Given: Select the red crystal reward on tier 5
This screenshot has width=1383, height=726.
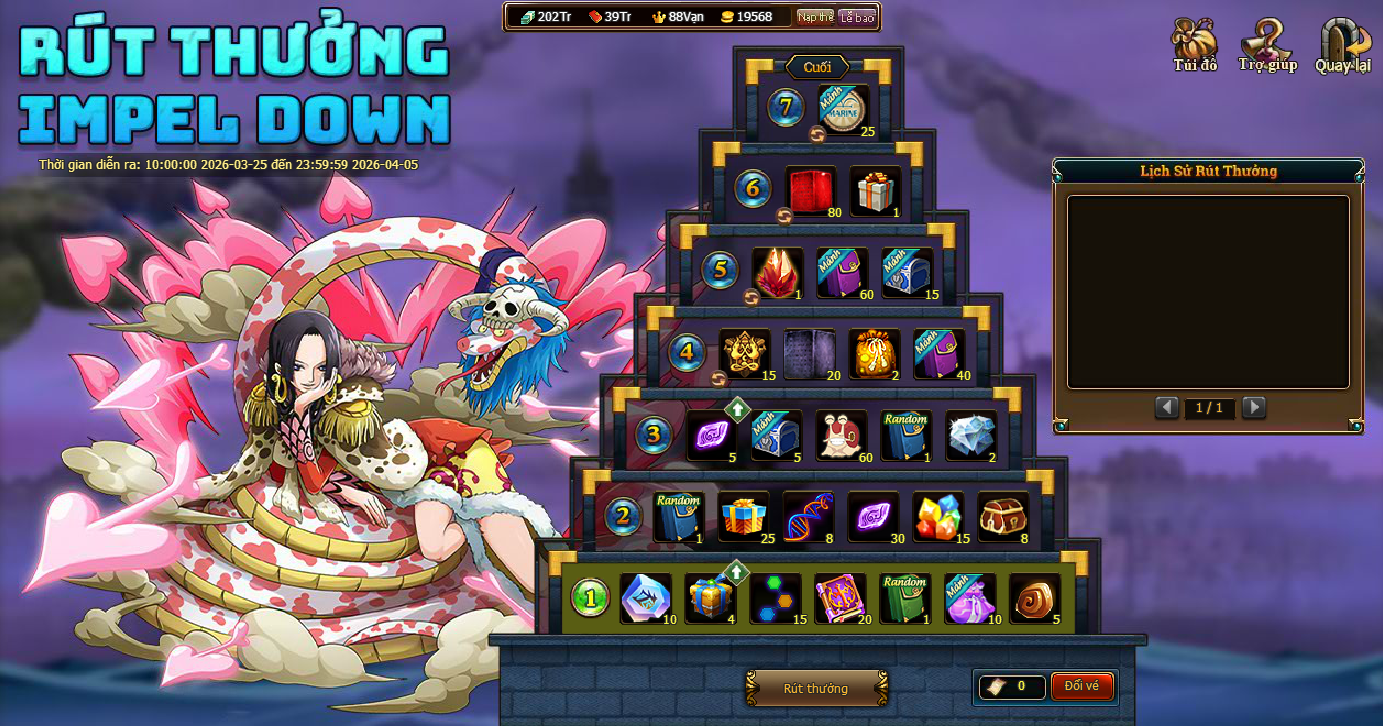Looking at the screenshot, I should click(x=777, y=272).
